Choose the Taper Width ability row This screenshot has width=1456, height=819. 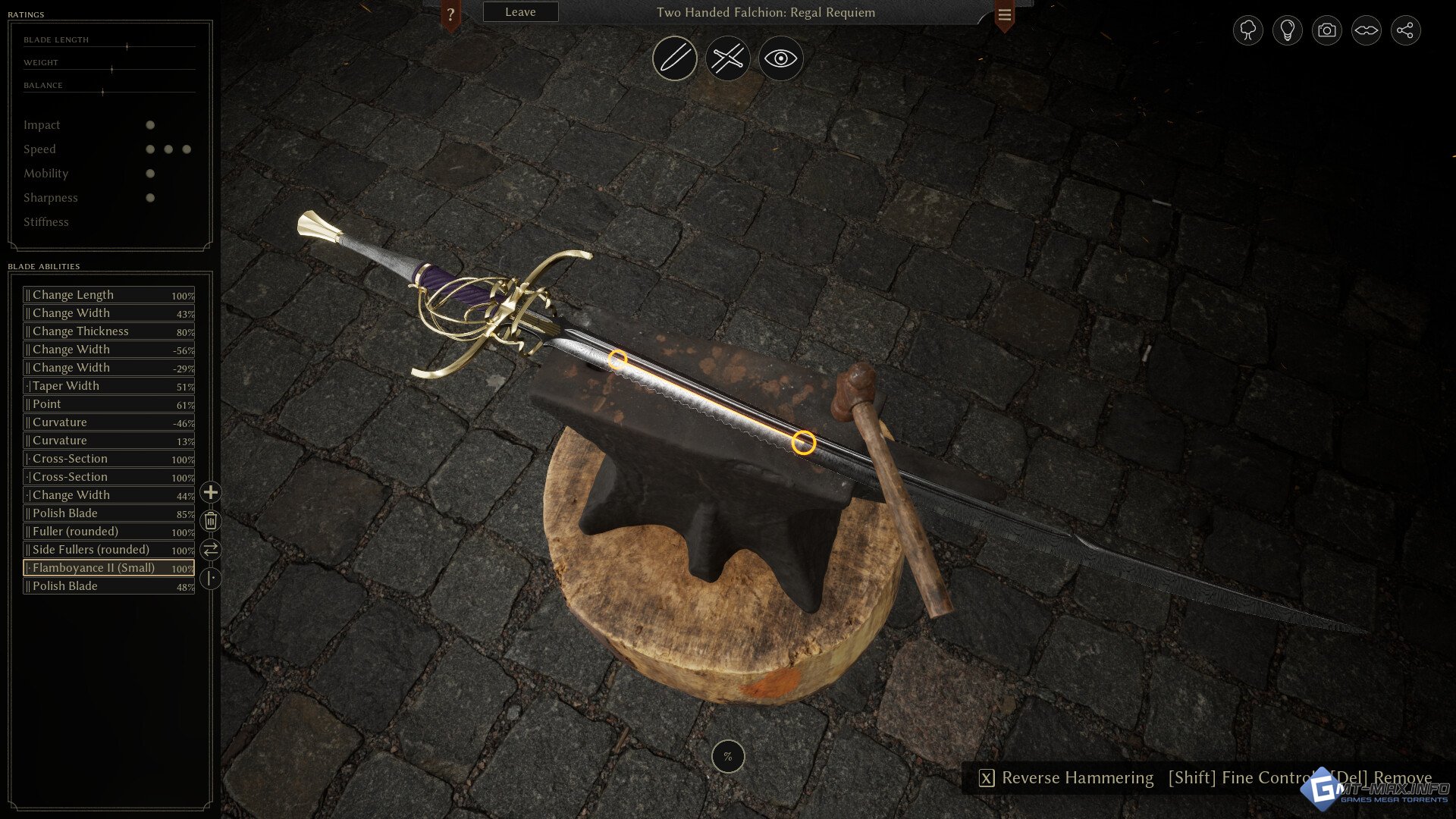click(x=108, y=386)
